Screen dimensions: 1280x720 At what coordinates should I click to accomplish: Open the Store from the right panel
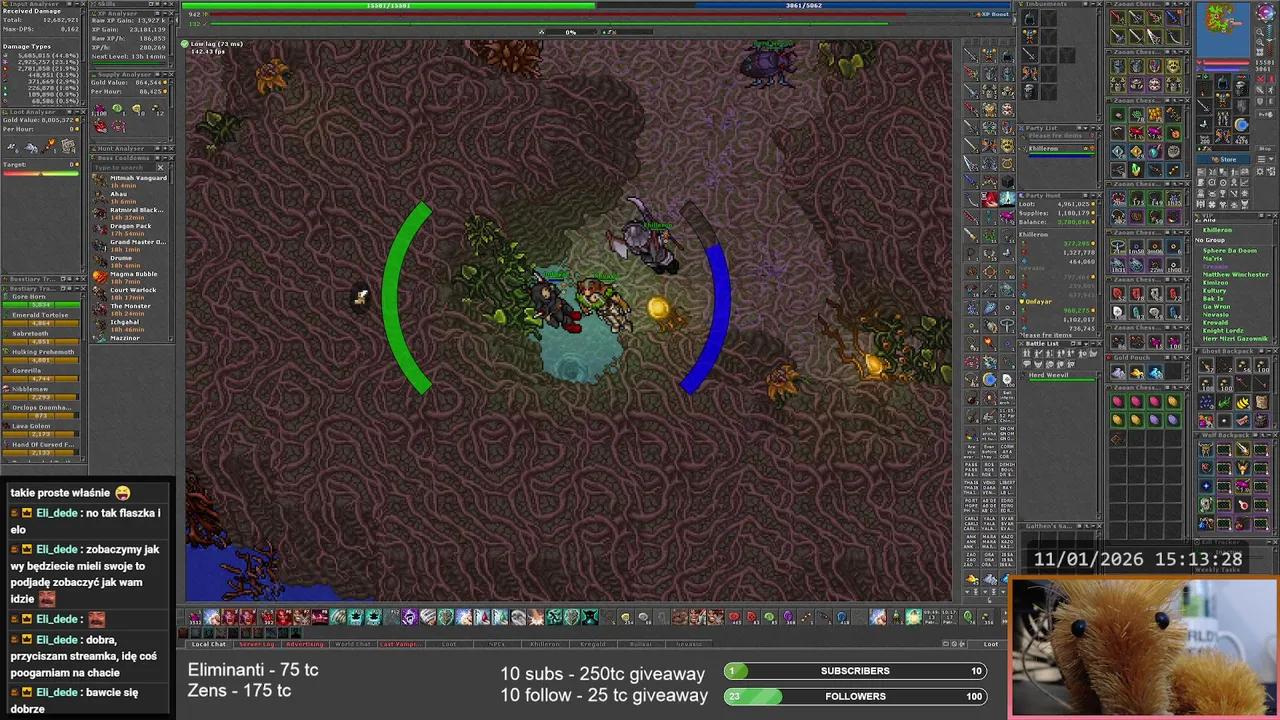[1228, 159]
